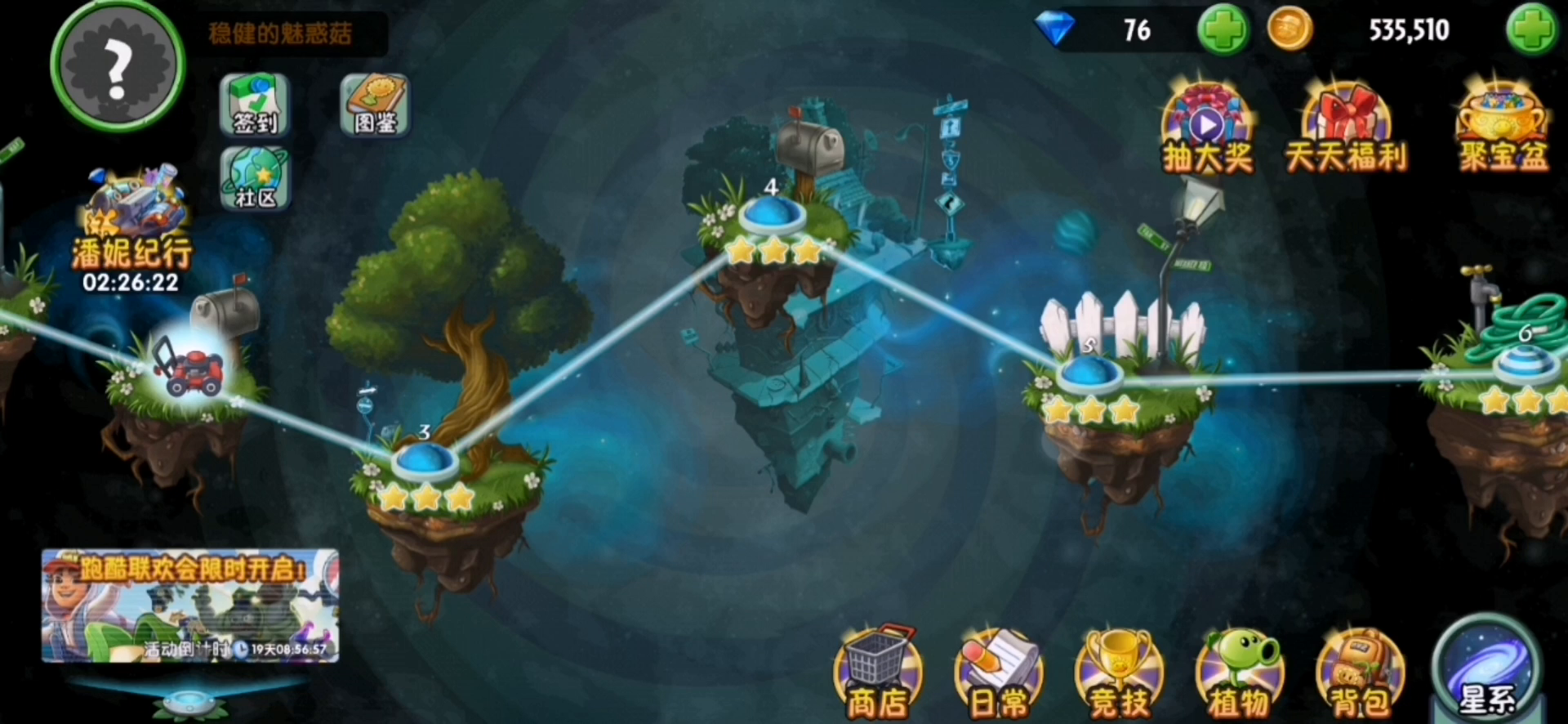
Task: Open the 签到 daily check-in
Action: click(255, 105)
